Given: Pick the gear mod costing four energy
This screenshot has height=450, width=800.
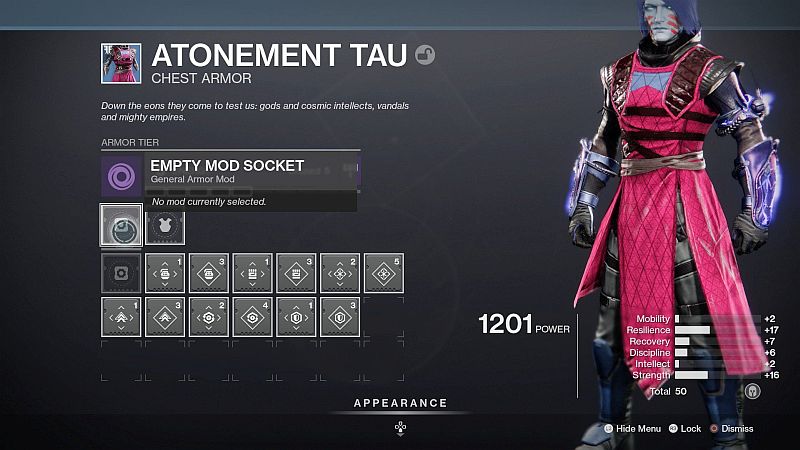Looking at the screenshot, I should pyautogui.click(x=252, y=316).
